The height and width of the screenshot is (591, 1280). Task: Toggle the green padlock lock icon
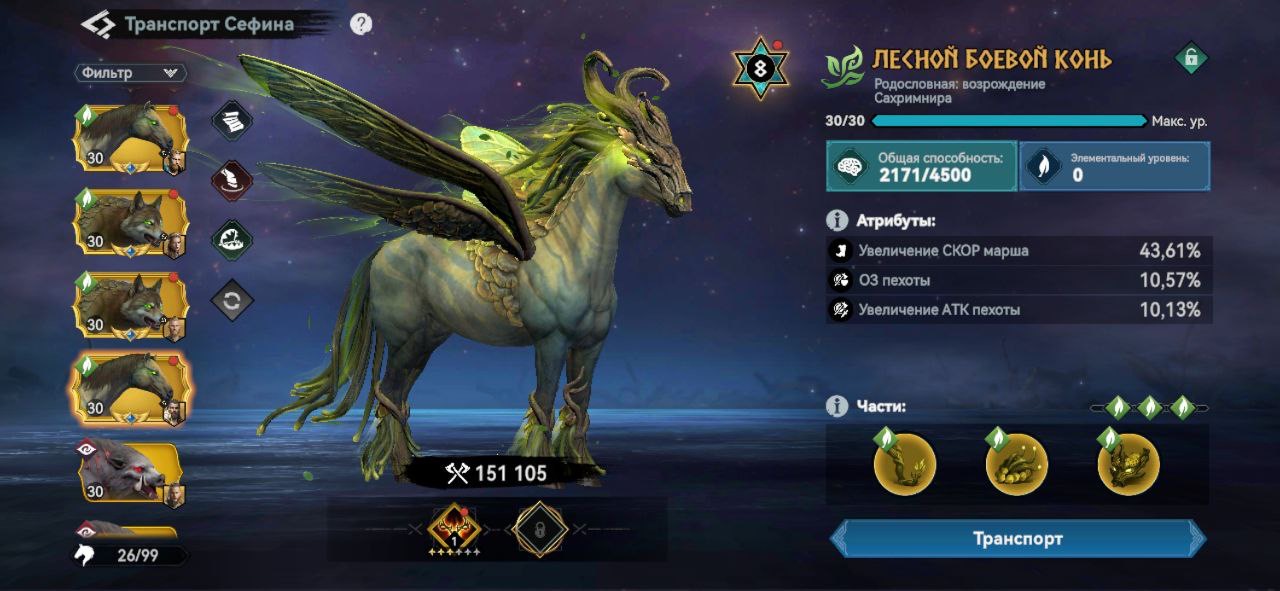[x=1190, y=59]
